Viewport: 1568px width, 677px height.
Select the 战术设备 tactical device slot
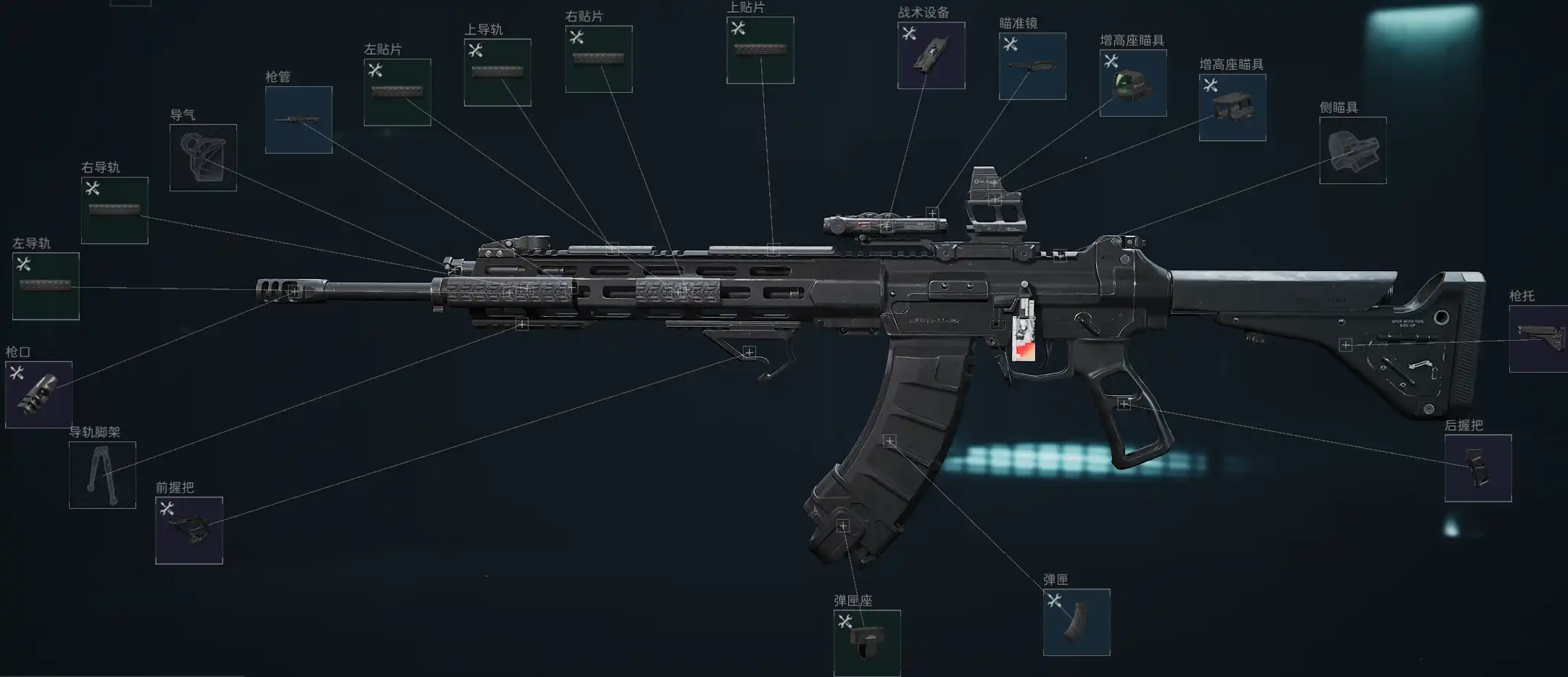(931, 55)
